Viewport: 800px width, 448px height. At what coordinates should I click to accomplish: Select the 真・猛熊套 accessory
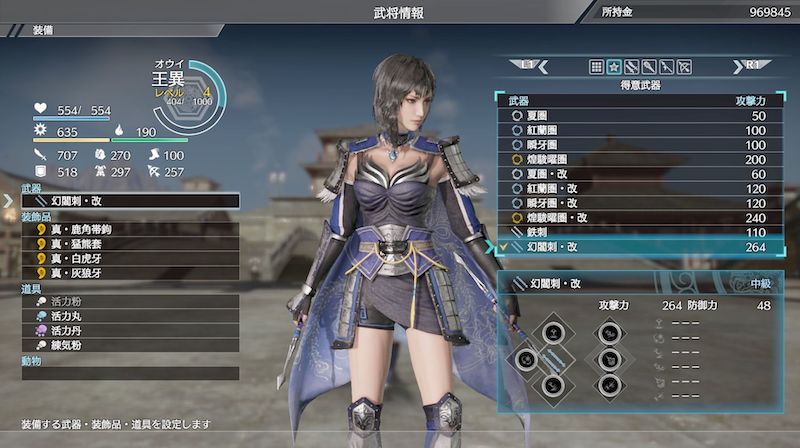pyautogui.click(x=130, y=244)
